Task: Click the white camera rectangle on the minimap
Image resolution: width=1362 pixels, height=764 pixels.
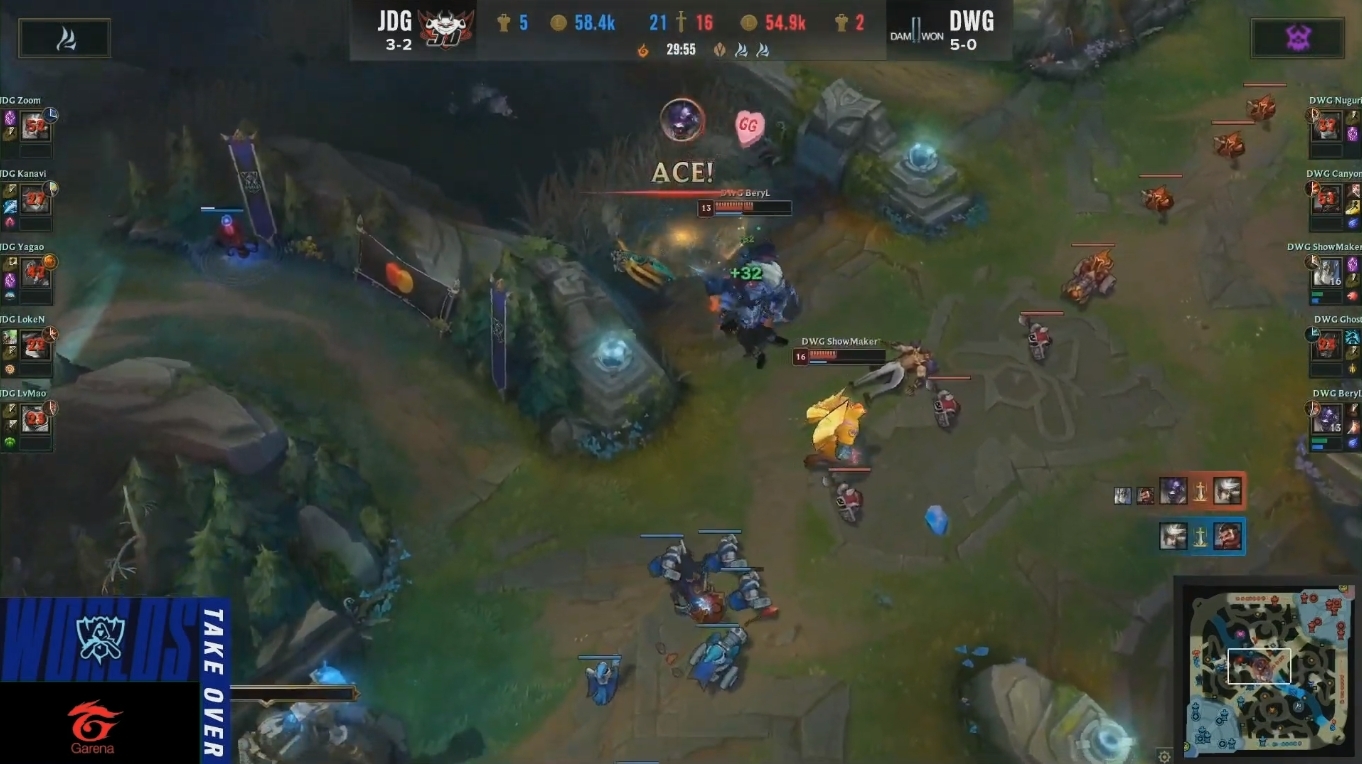Action: tap(1259, 665)
